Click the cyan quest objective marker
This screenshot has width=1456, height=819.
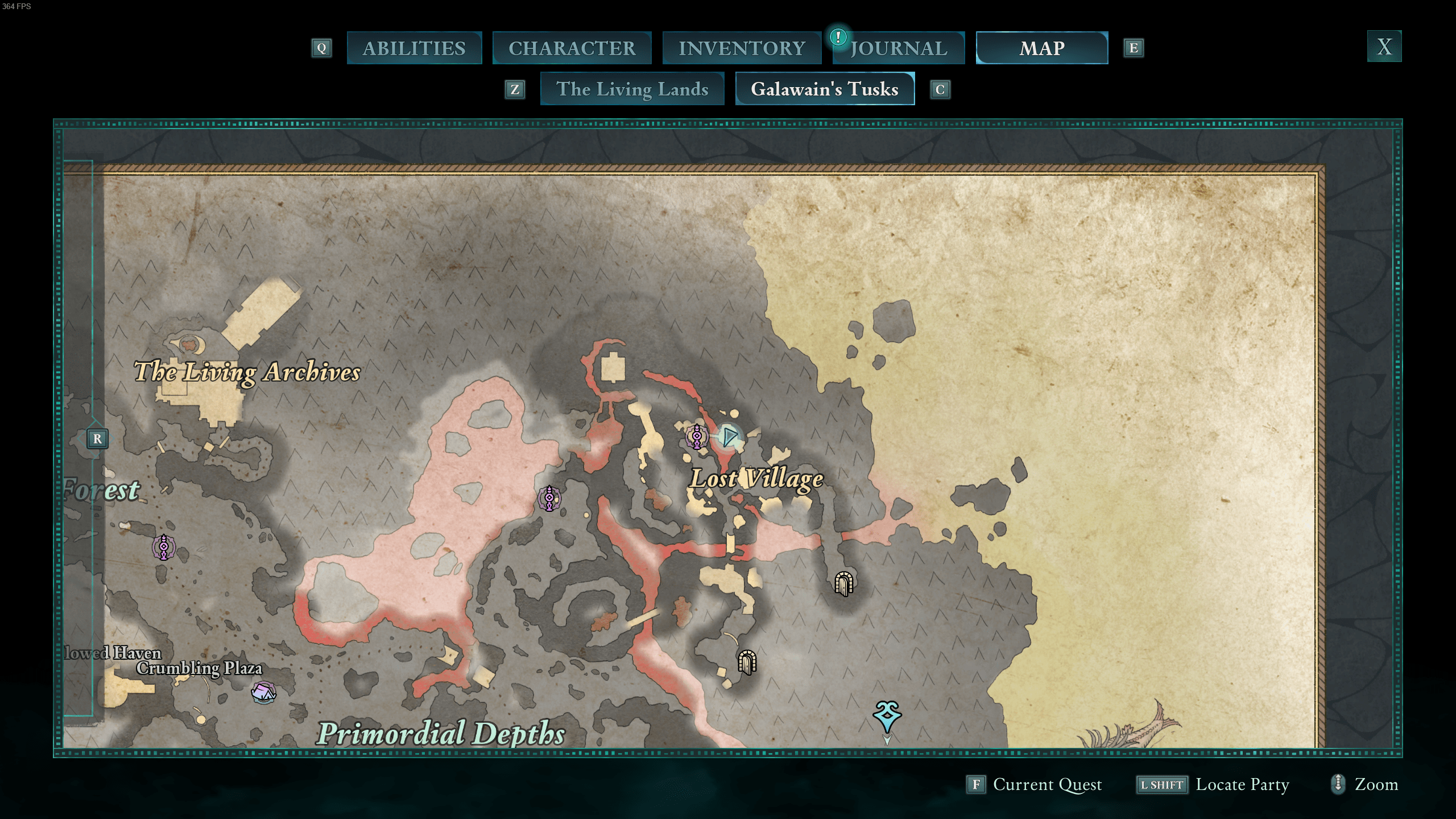click(x=887, y=717)
